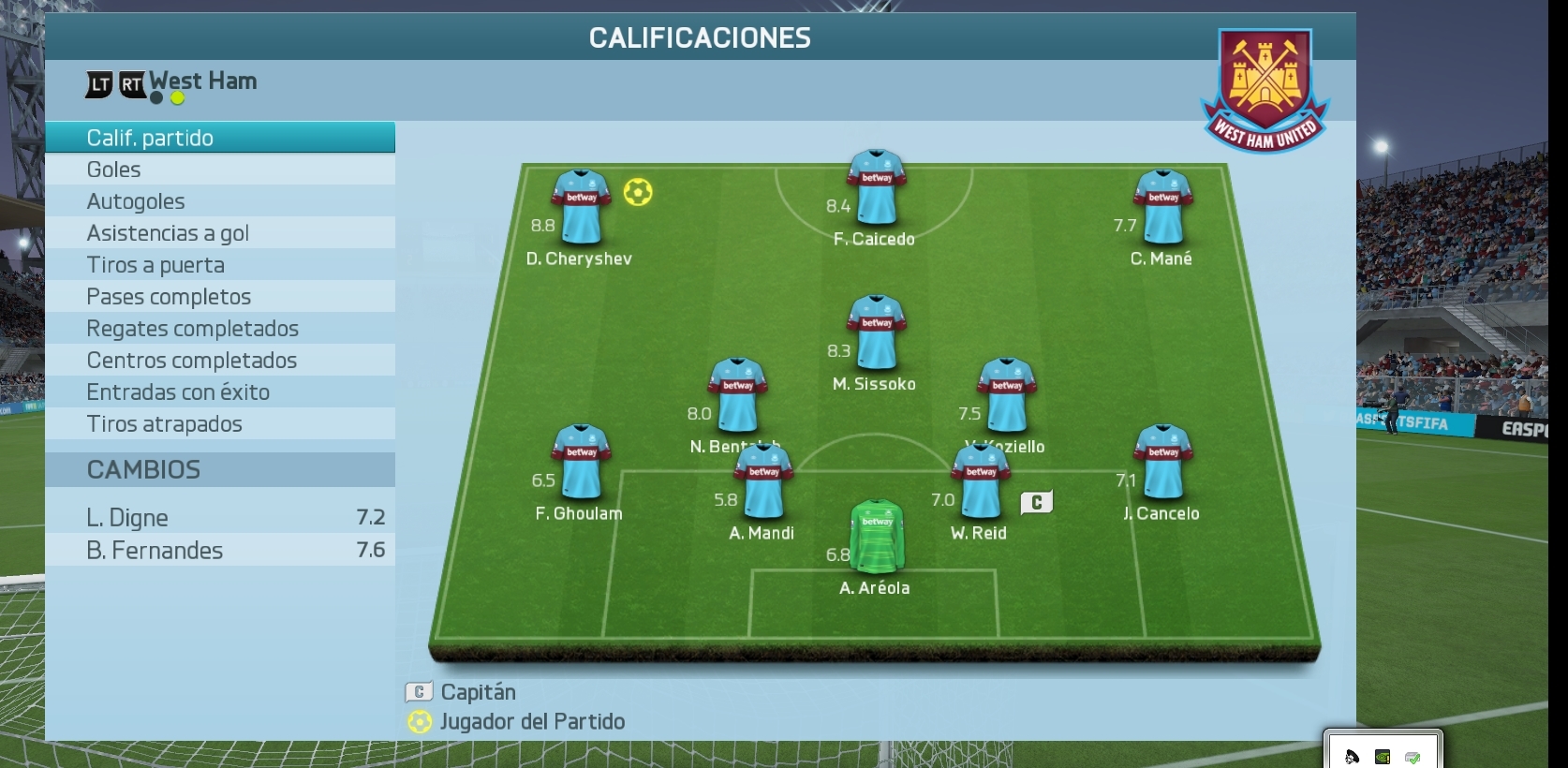Open NVIDIA settings from the system tray
Viewport: 1568px width, 768px height.
coord(1383,758)
